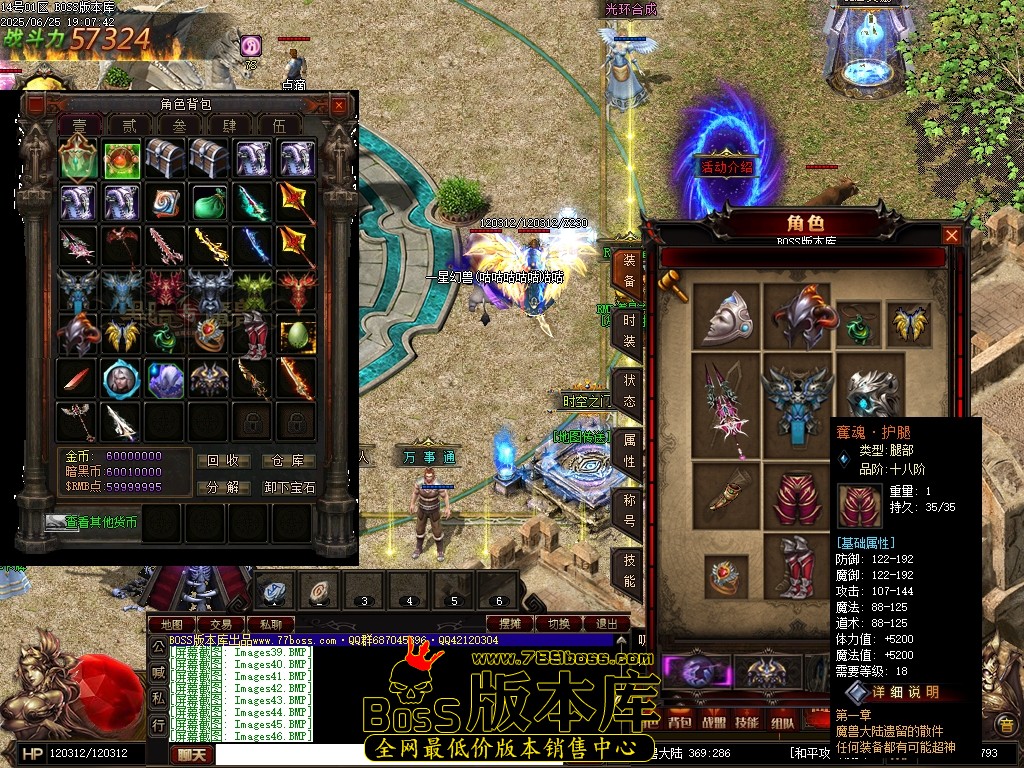Click the 地图 map button
Image resolution: width=1024 pixels, height=768 pixels.
170,624
